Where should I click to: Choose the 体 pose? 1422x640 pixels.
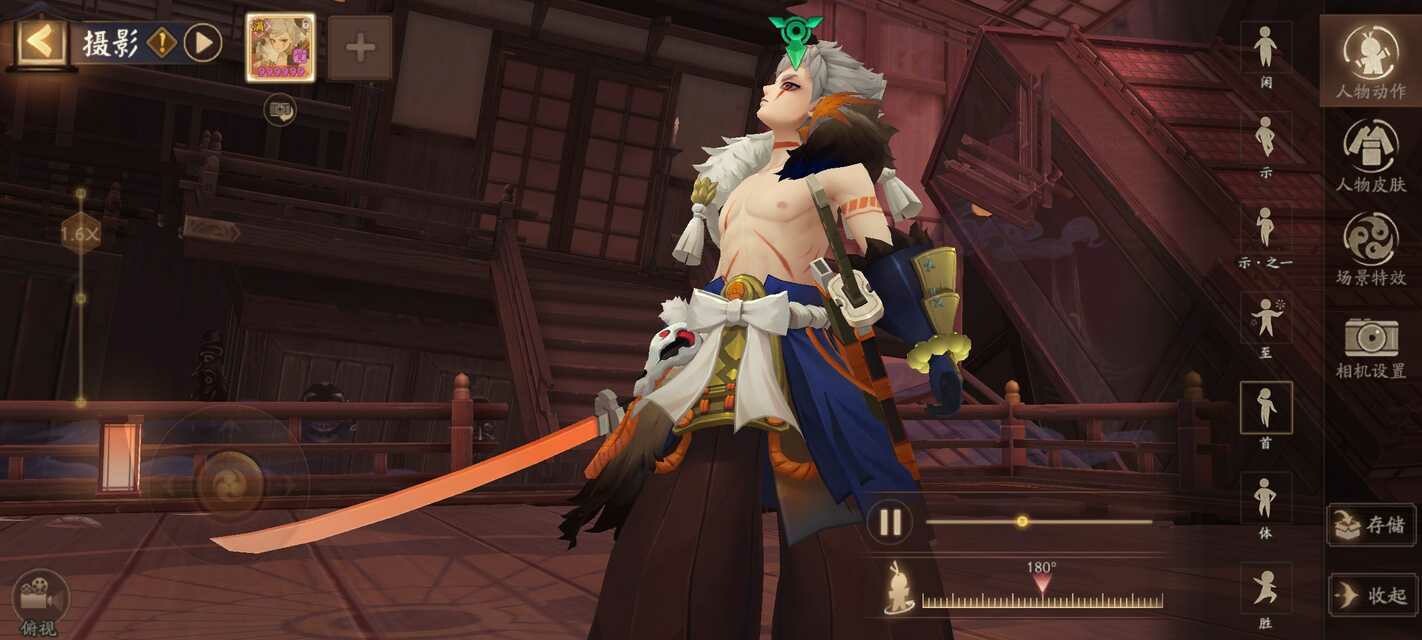click(x=1266, y=499)
